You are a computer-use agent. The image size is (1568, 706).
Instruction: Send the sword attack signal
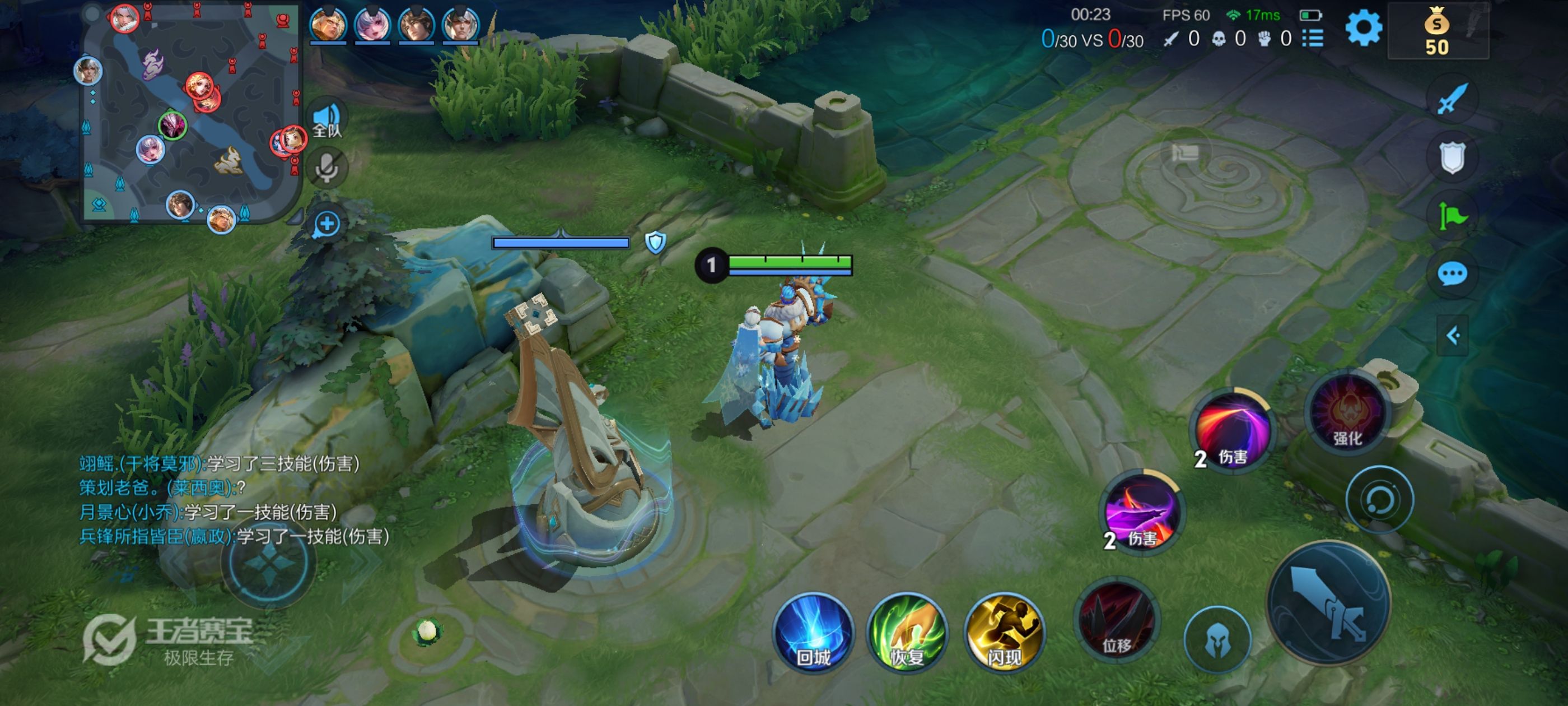pyautogui.click(x=1452, y=99)
